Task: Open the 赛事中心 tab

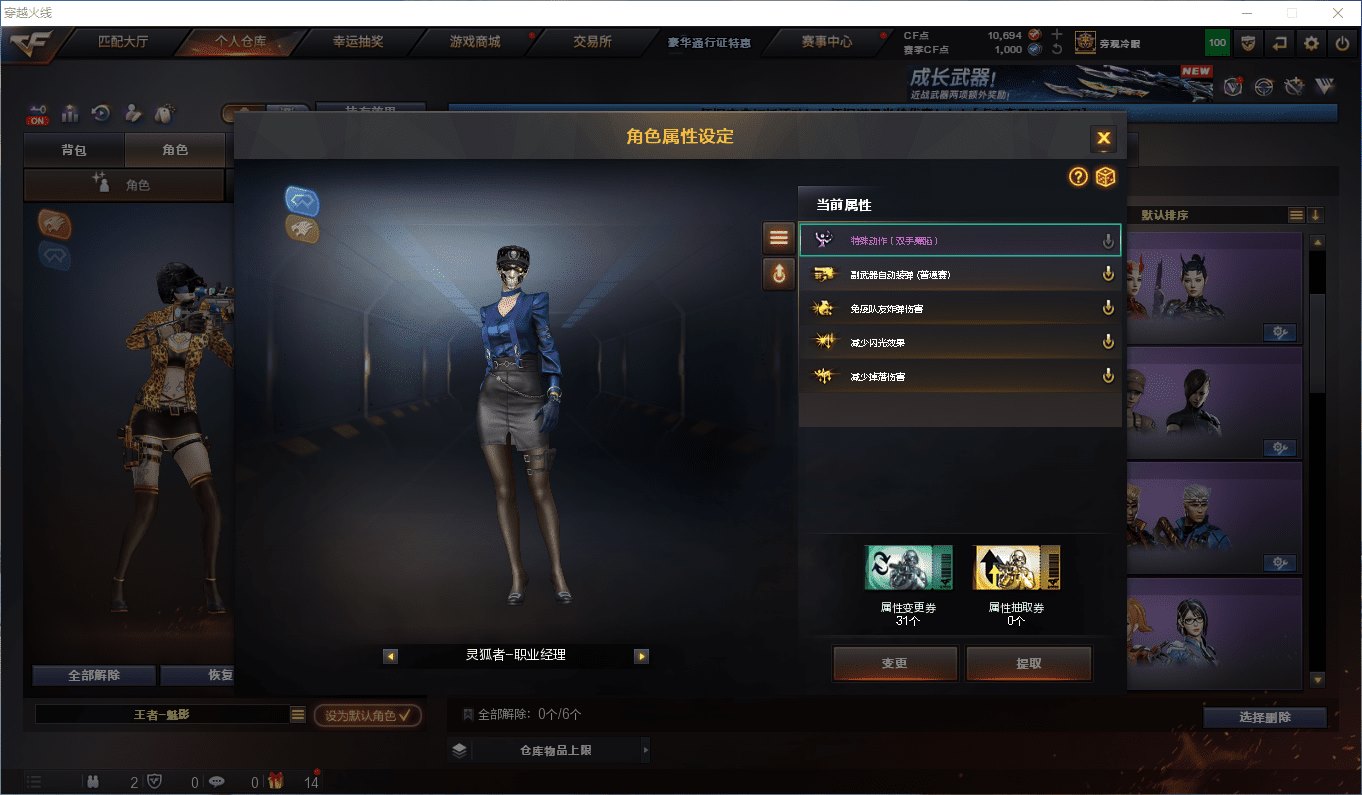Action: click(826, 42)
